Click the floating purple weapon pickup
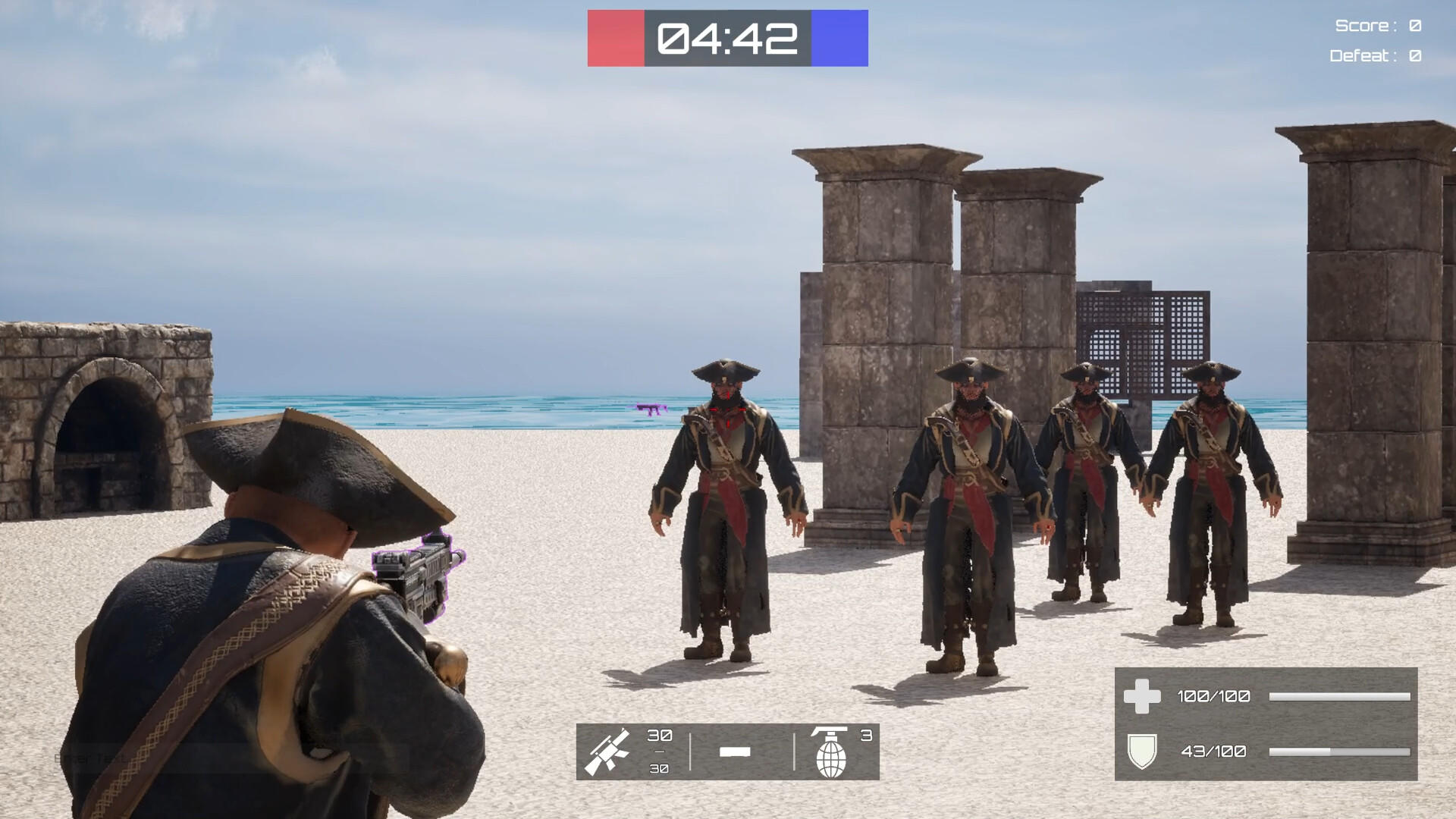The width and height of the screenshot is (1456, 819). click(x=651, y=409)
